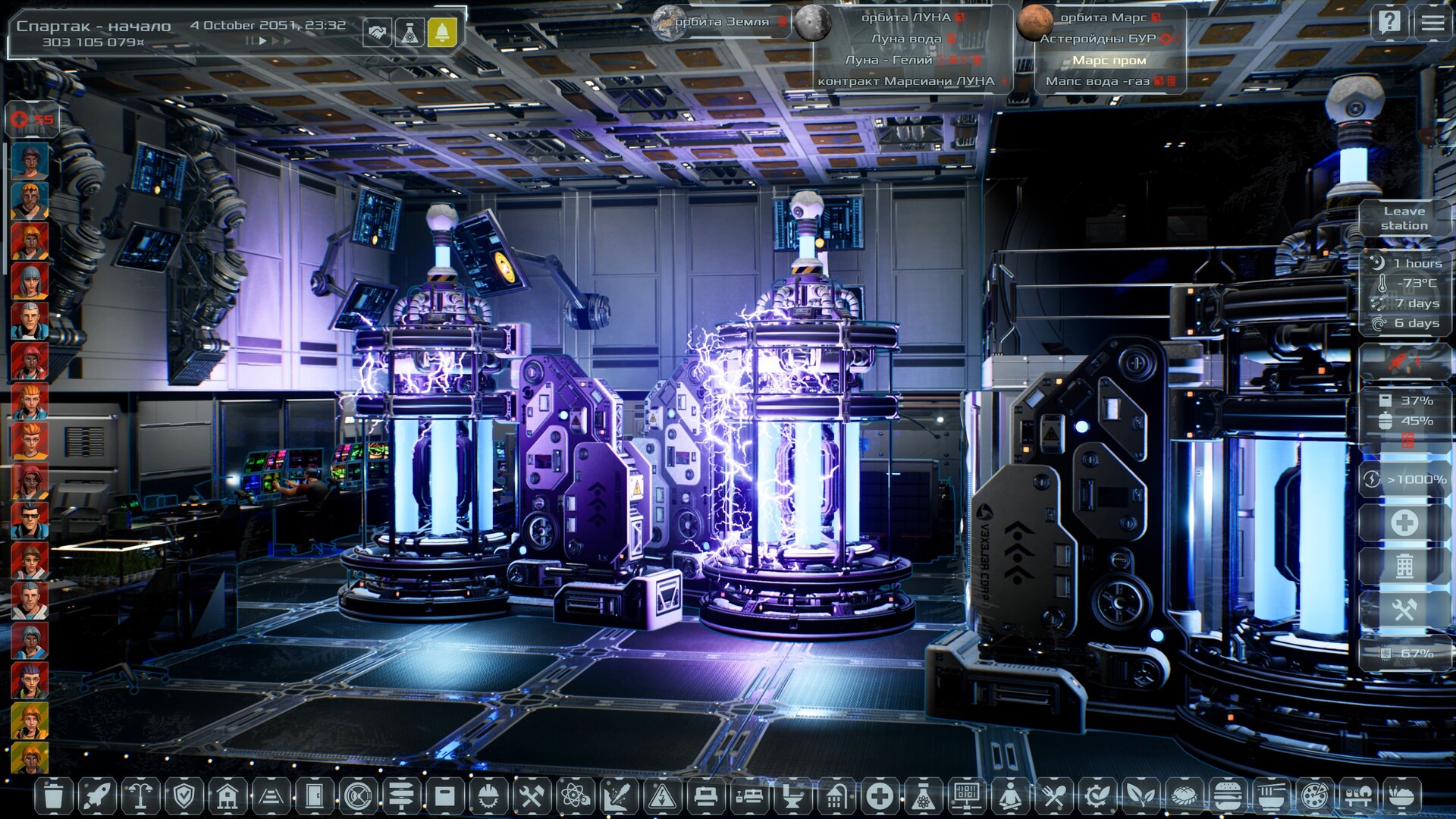
Task: Choose контракт Марсиани ЛУНА entry
Action: (905, 81)
